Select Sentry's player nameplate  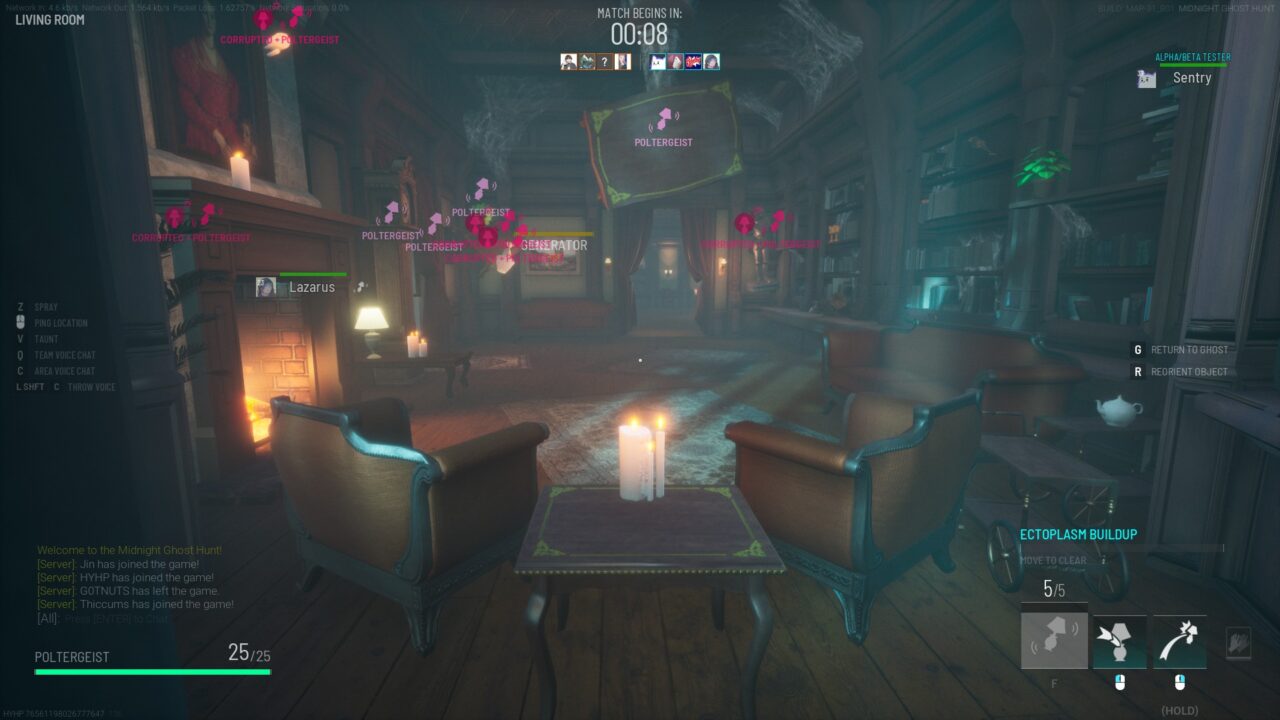point(1190,78)
